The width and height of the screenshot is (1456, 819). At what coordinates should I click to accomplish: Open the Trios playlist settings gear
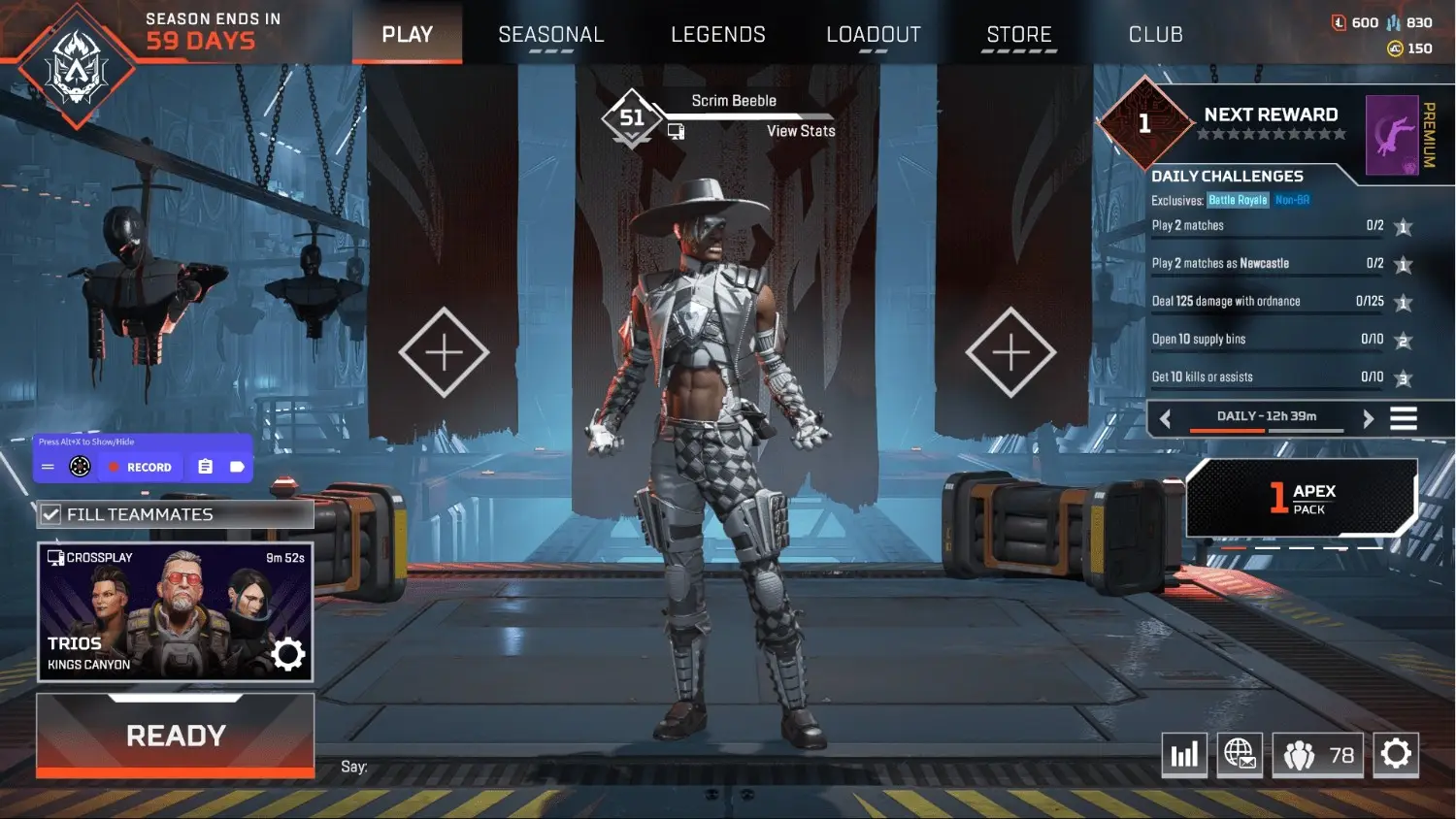click(288, 655)
